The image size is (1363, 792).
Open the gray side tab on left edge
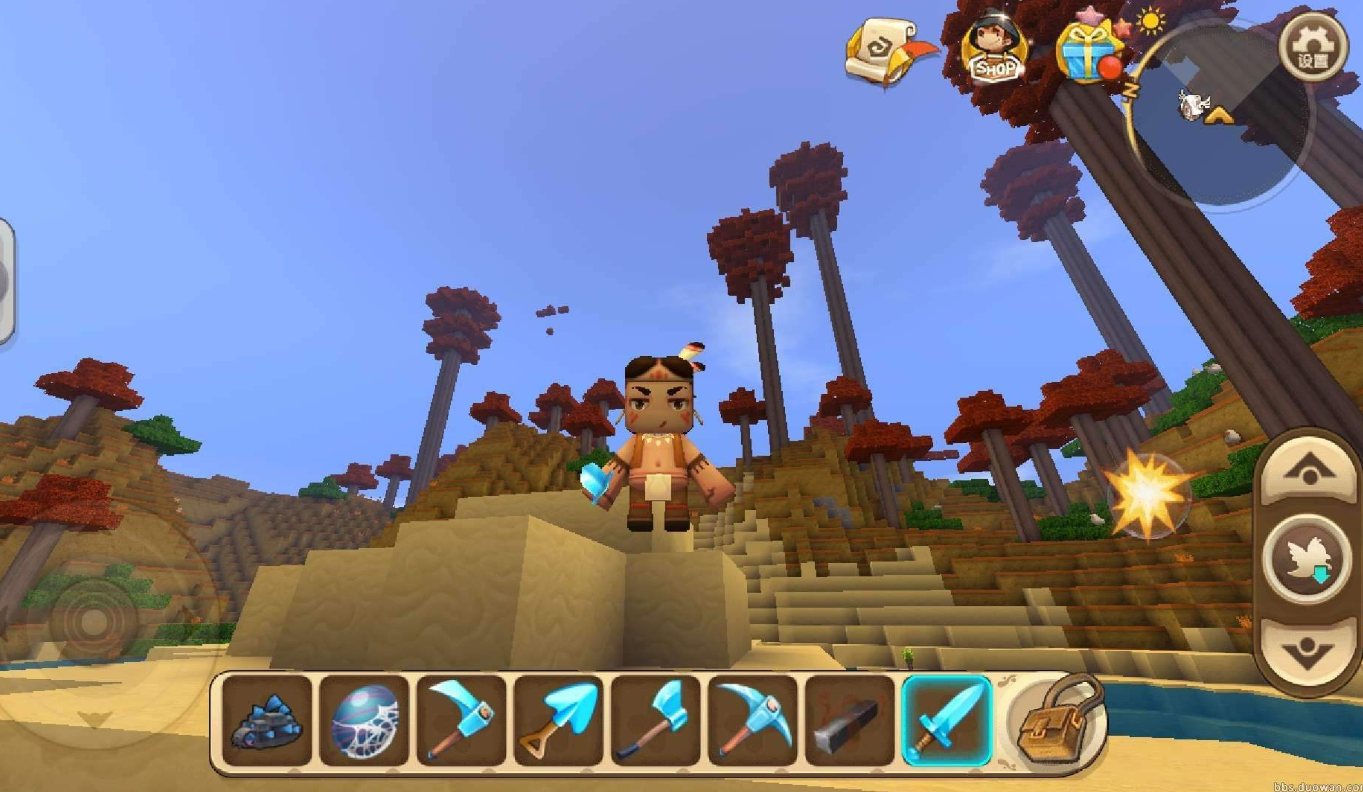coord(5,282)
